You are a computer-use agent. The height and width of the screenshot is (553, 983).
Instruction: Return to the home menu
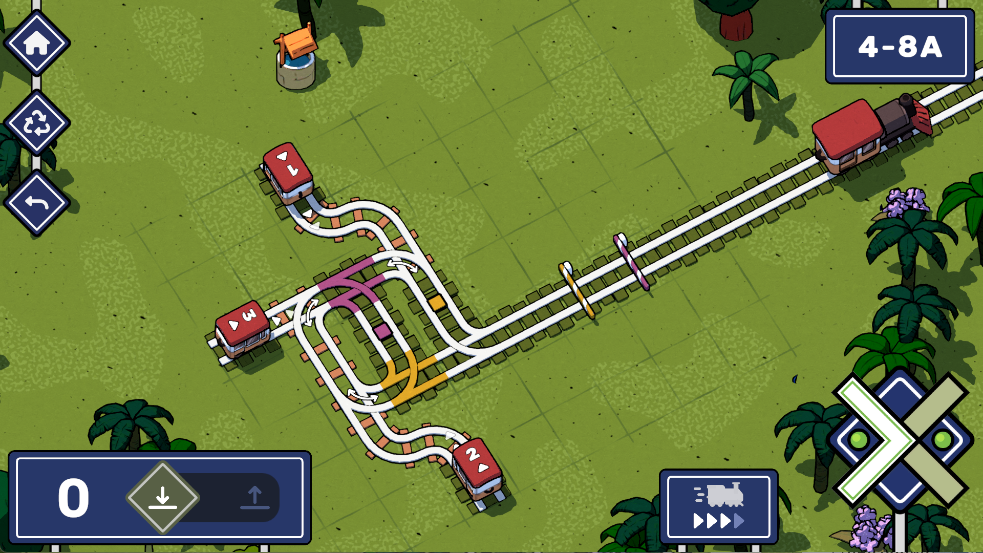point(37,43)
